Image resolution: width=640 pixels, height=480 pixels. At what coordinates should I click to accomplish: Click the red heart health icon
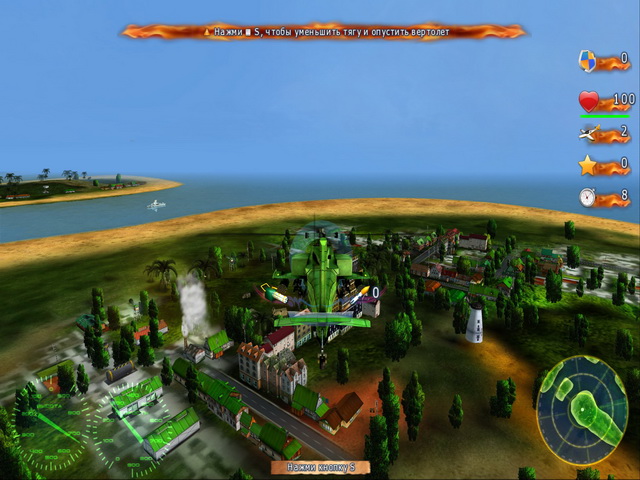[589, 102]
